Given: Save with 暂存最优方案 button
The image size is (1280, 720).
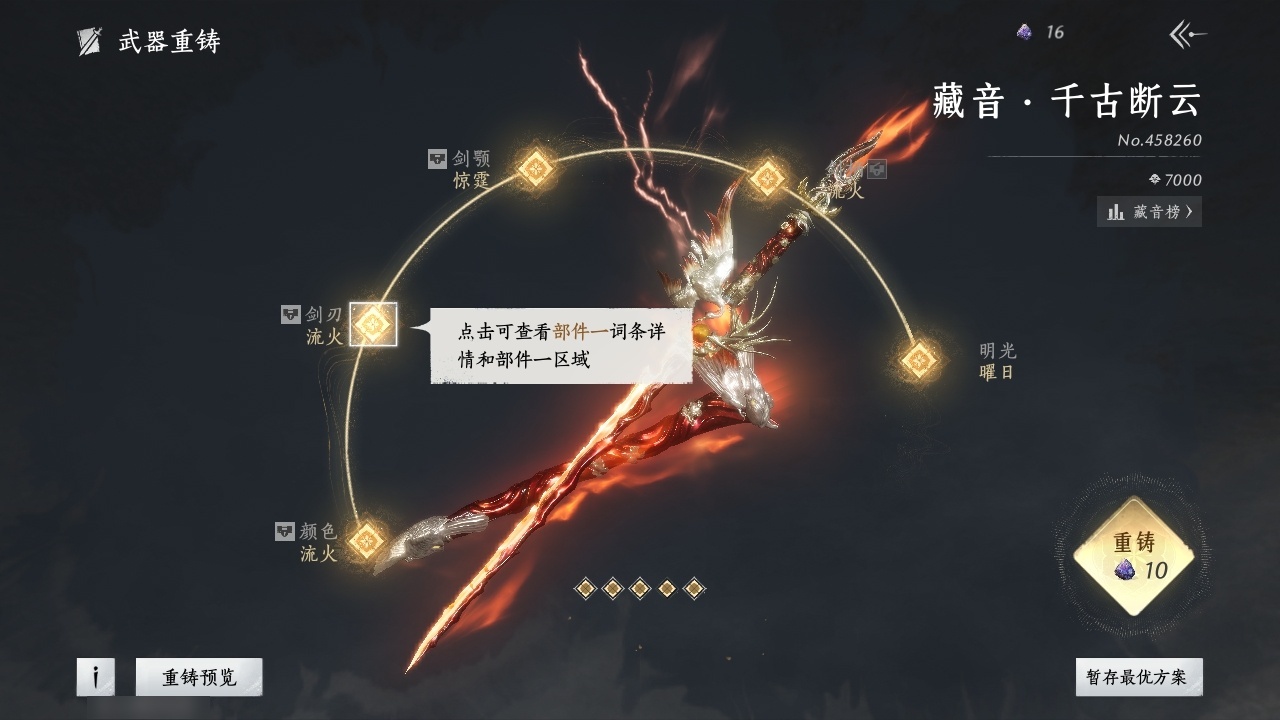Looking at the screenshot, I should point(1138,677).
